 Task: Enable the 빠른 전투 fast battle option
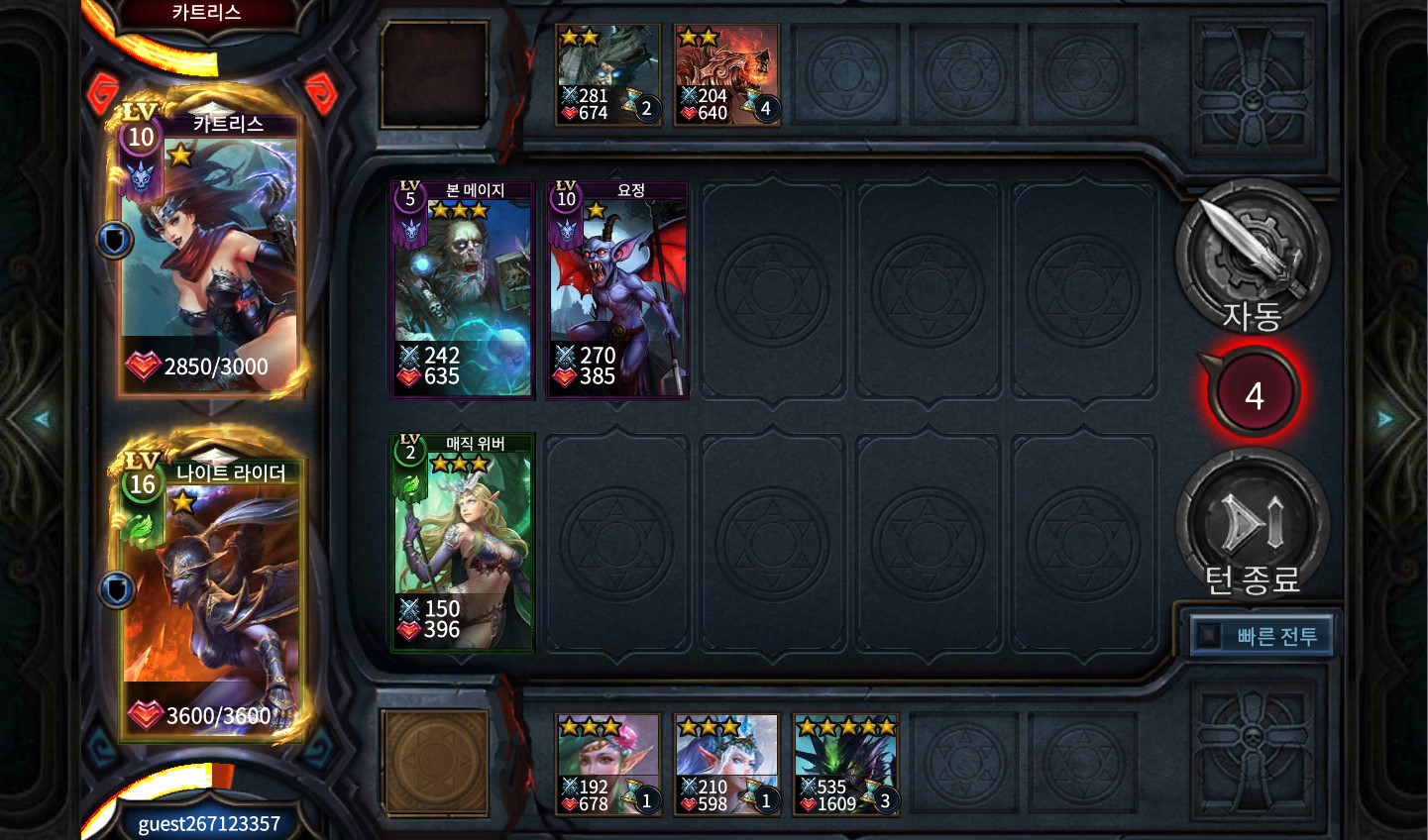point(1261,636)
